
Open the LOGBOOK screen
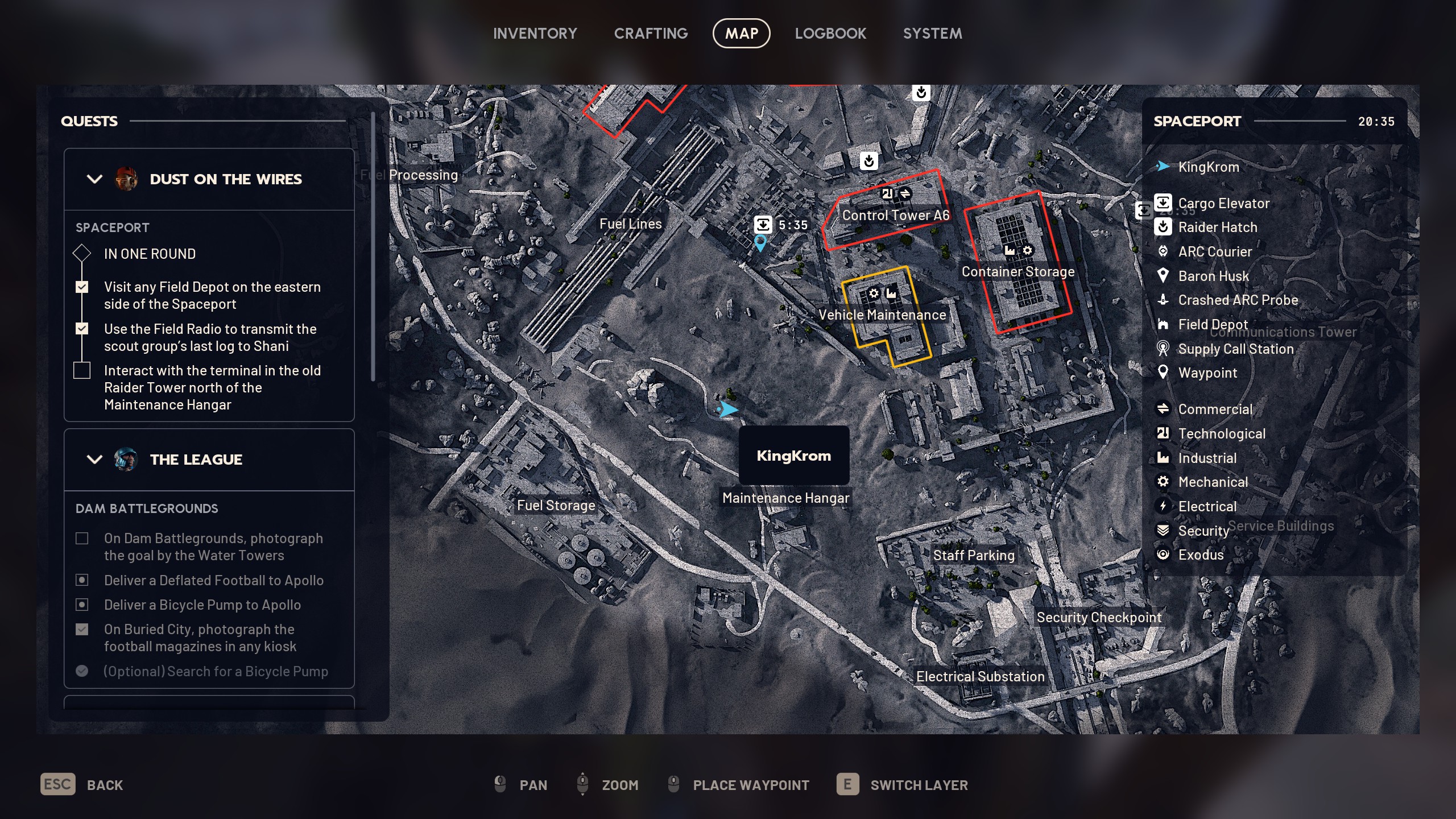coord(830,33)
